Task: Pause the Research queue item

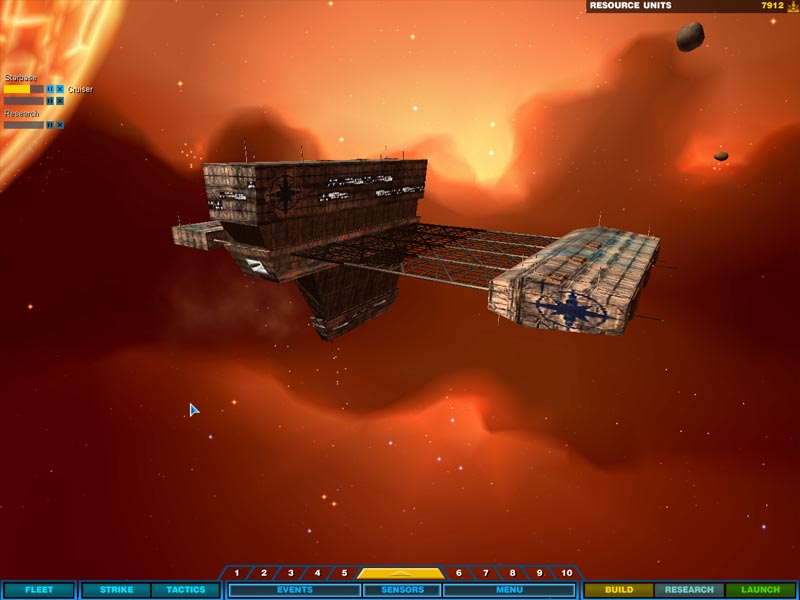Action: coord(50,125)
